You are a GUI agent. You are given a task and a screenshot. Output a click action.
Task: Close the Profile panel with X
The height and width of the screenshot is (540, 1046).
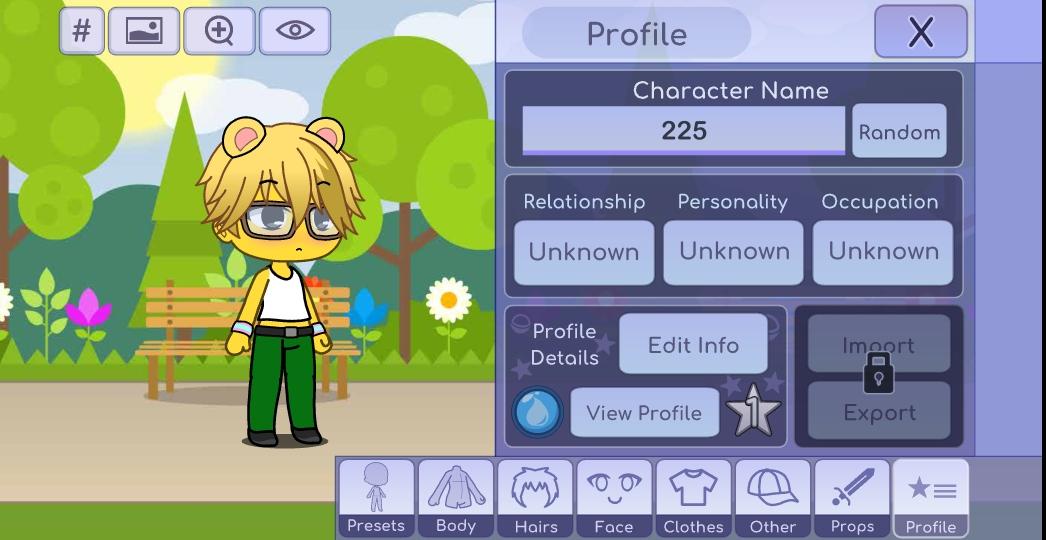pos(920,32)
